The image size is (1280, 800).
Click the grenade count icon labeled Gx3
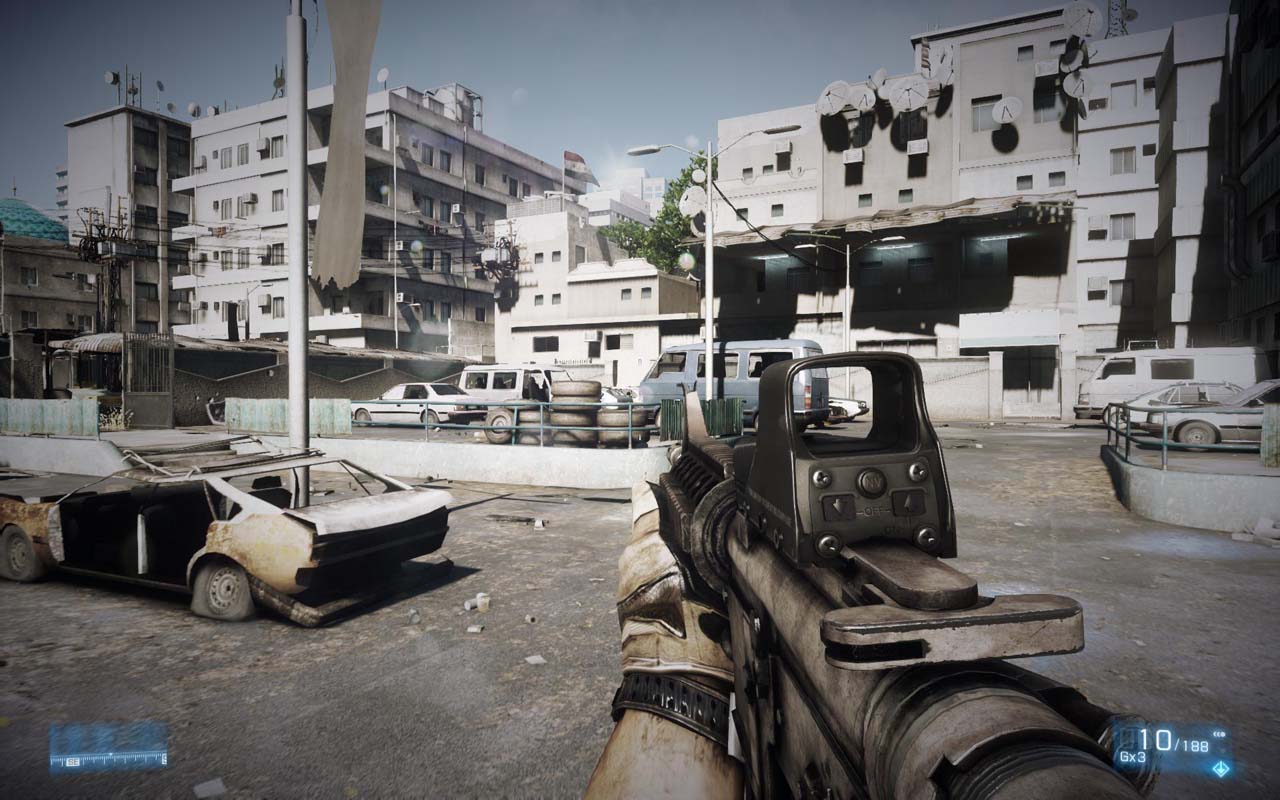pos(1132,756)
